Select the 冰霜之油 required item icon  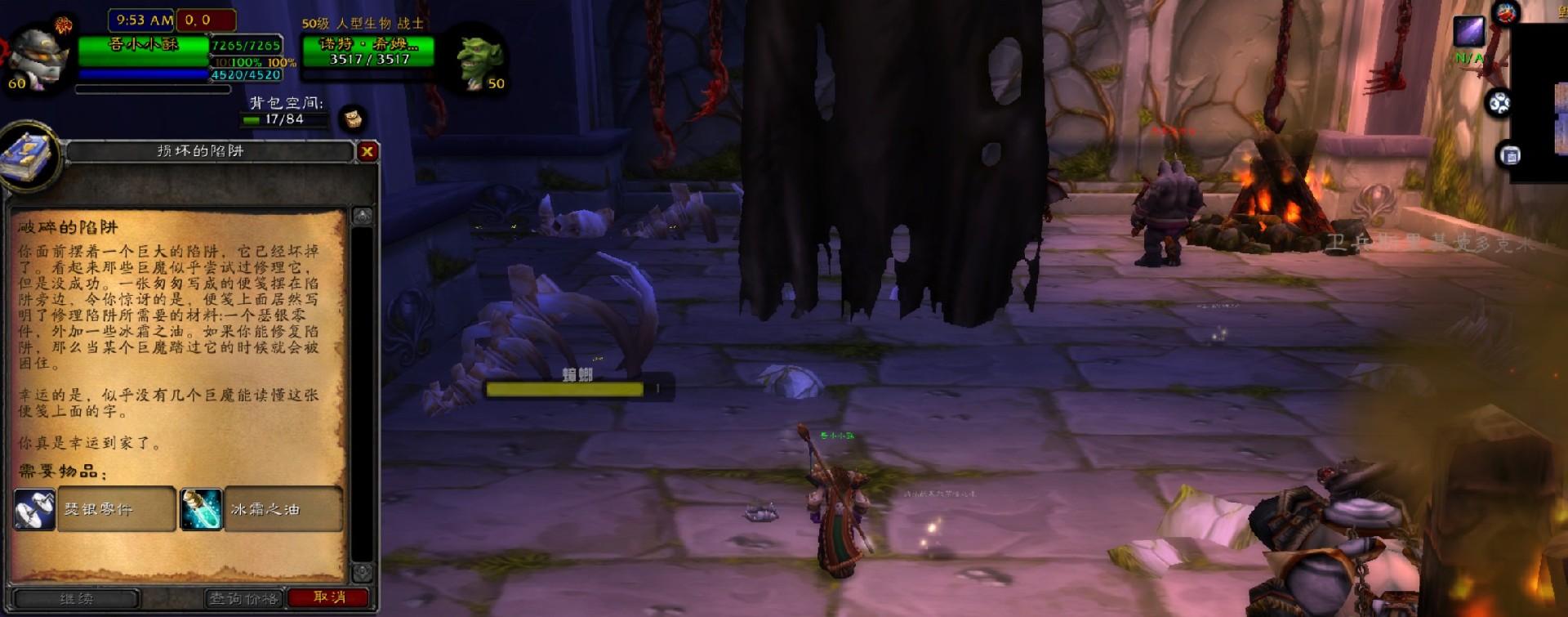tap(201, 509)
